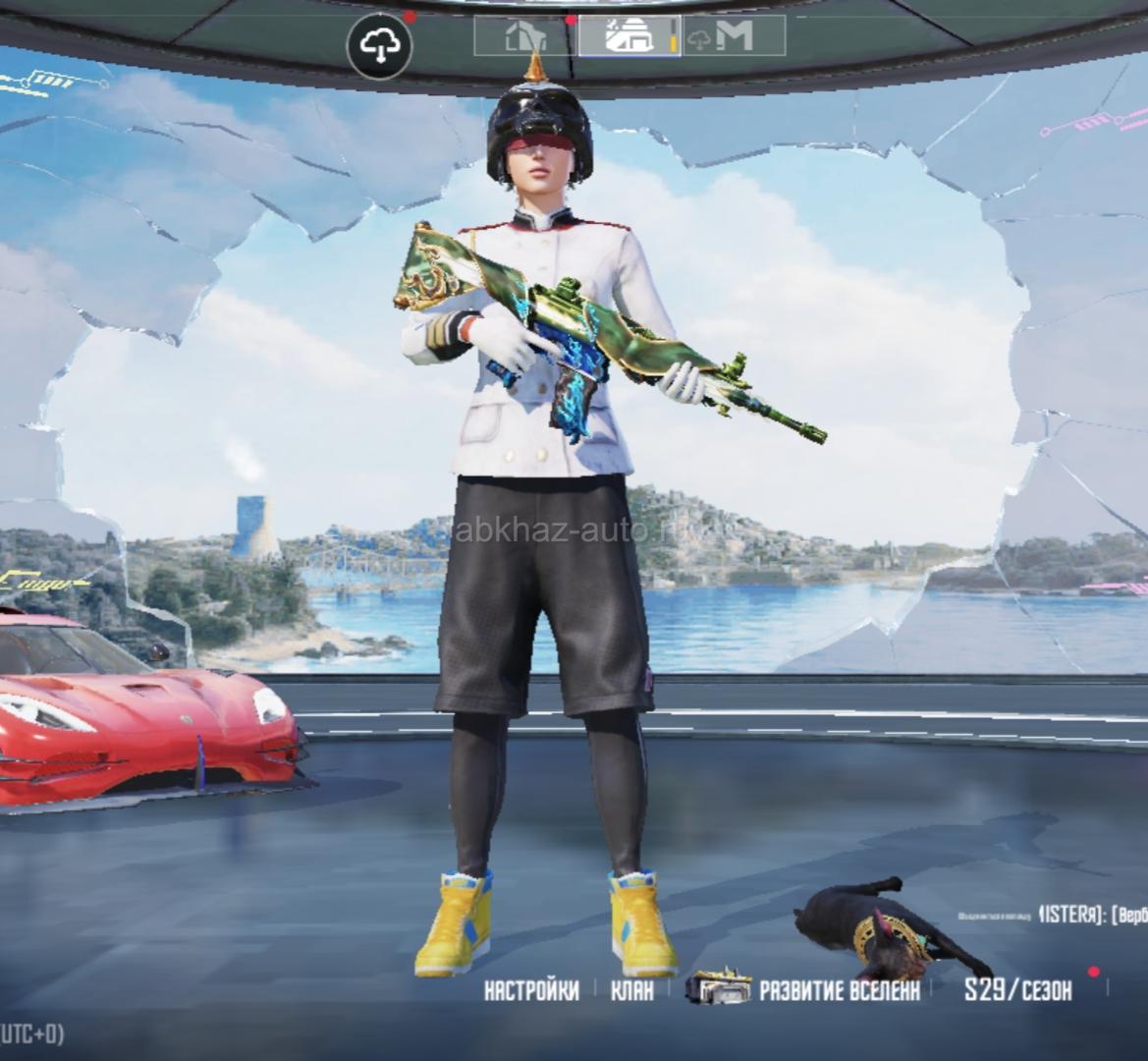Open Развитие Вселенной event
Screen dimensions: 1148x1061
coord(805,989)
